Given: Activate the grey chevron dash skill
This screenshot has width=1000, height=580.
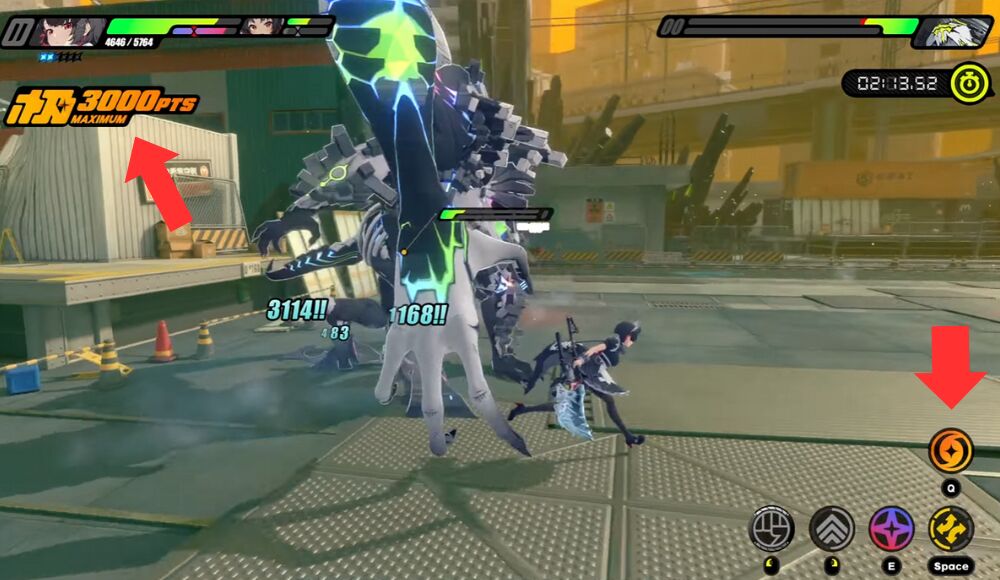Looking at the screenshot, I should [x=831, y=528].
